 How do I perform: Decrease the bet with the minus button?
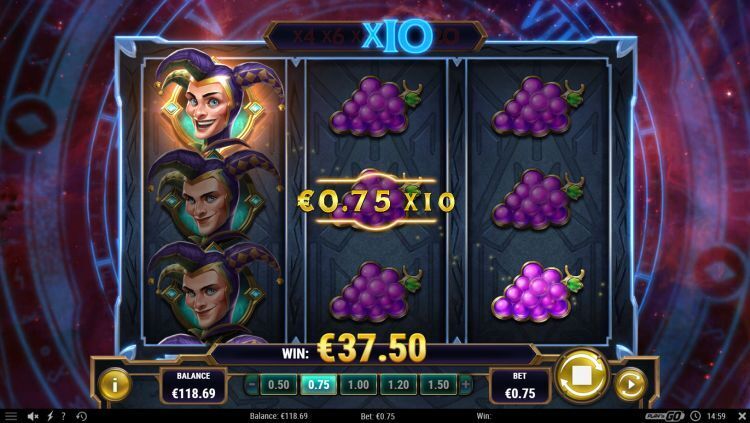pyautogui.click(x=251, y=384)
